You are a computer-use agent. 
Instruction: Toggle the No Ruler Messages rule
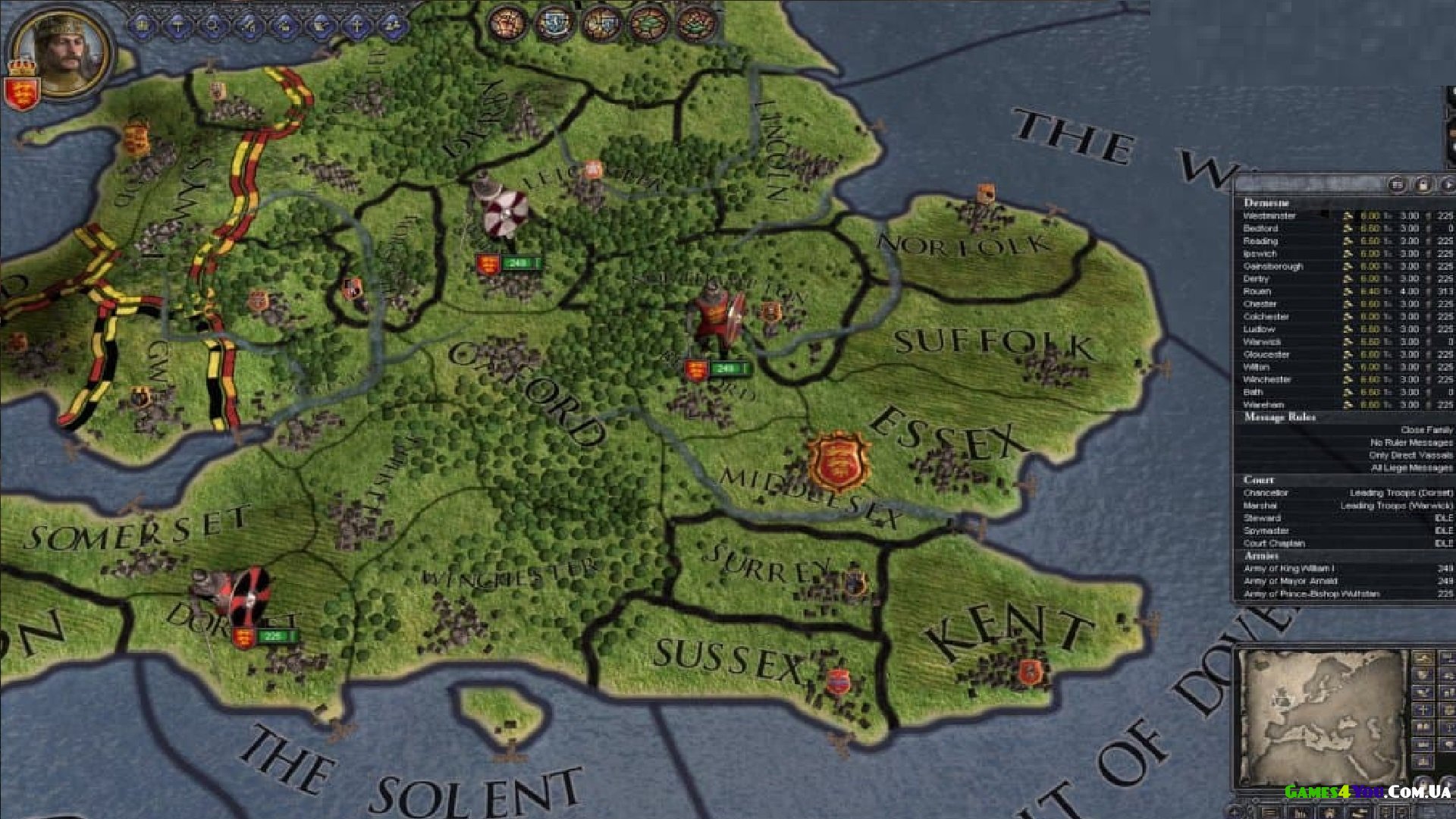coord(1410,442)
